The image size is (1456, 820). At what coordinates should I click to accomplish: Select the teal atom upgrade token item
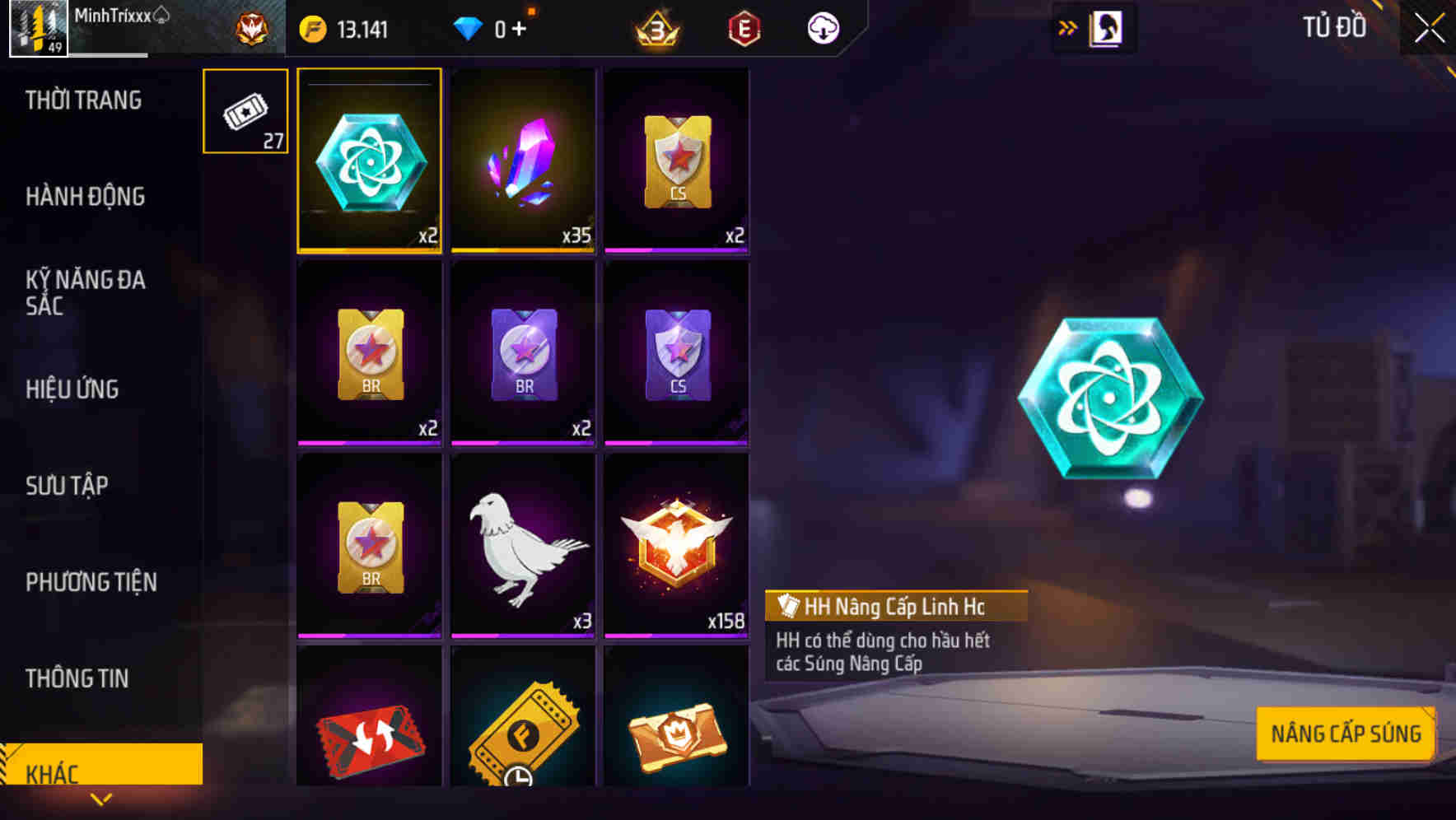370,161
